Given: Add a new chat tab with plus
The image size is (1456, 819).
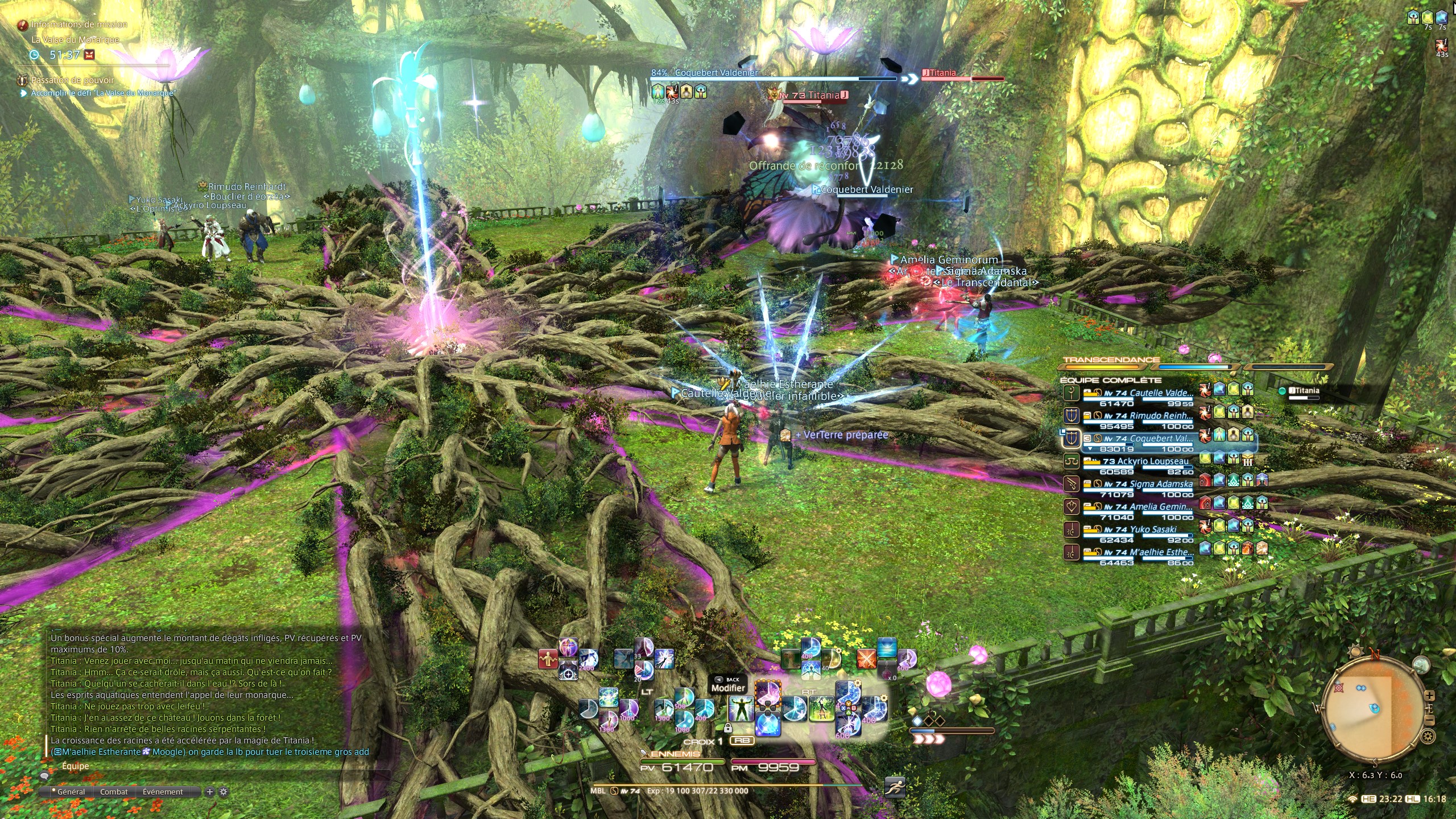Looking at the screenshot, I should coord(210,792).
